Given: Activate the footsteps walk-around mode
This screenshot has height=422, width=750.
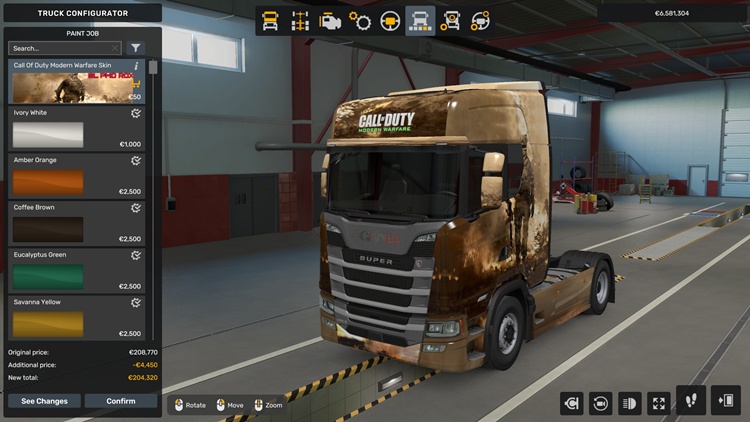Looking at the screenshot, I should pos(691,400).
